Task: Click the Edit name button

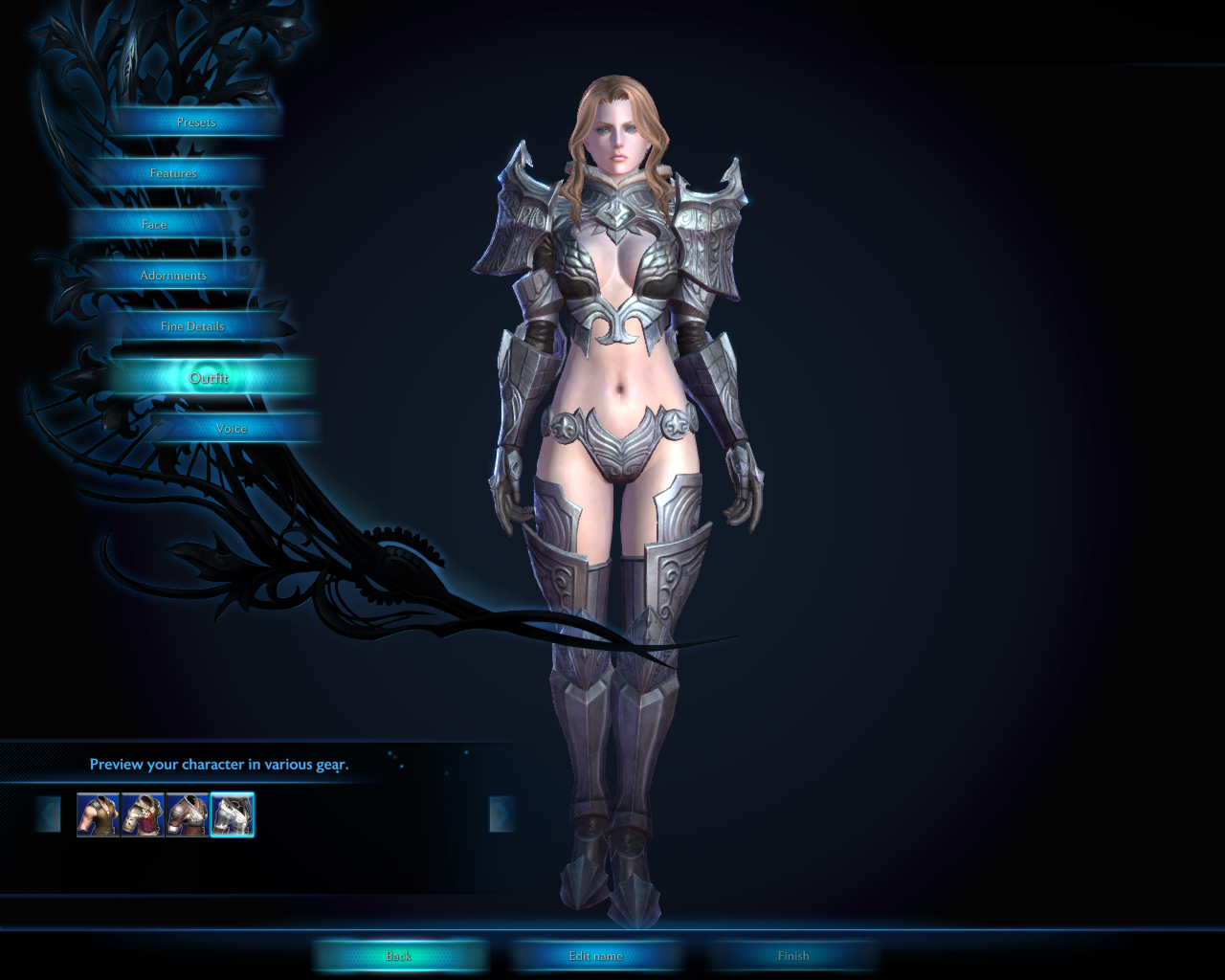Action: click(x=595, y=956)
